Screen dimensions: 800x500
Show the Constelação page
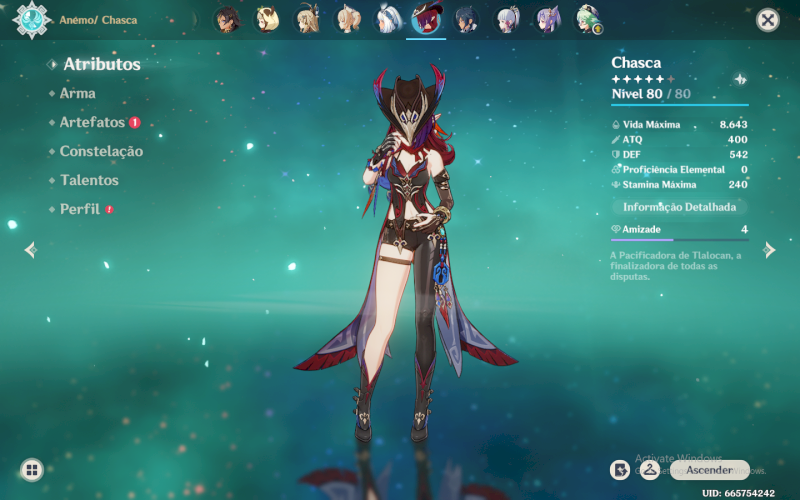(x=101, y=151)
